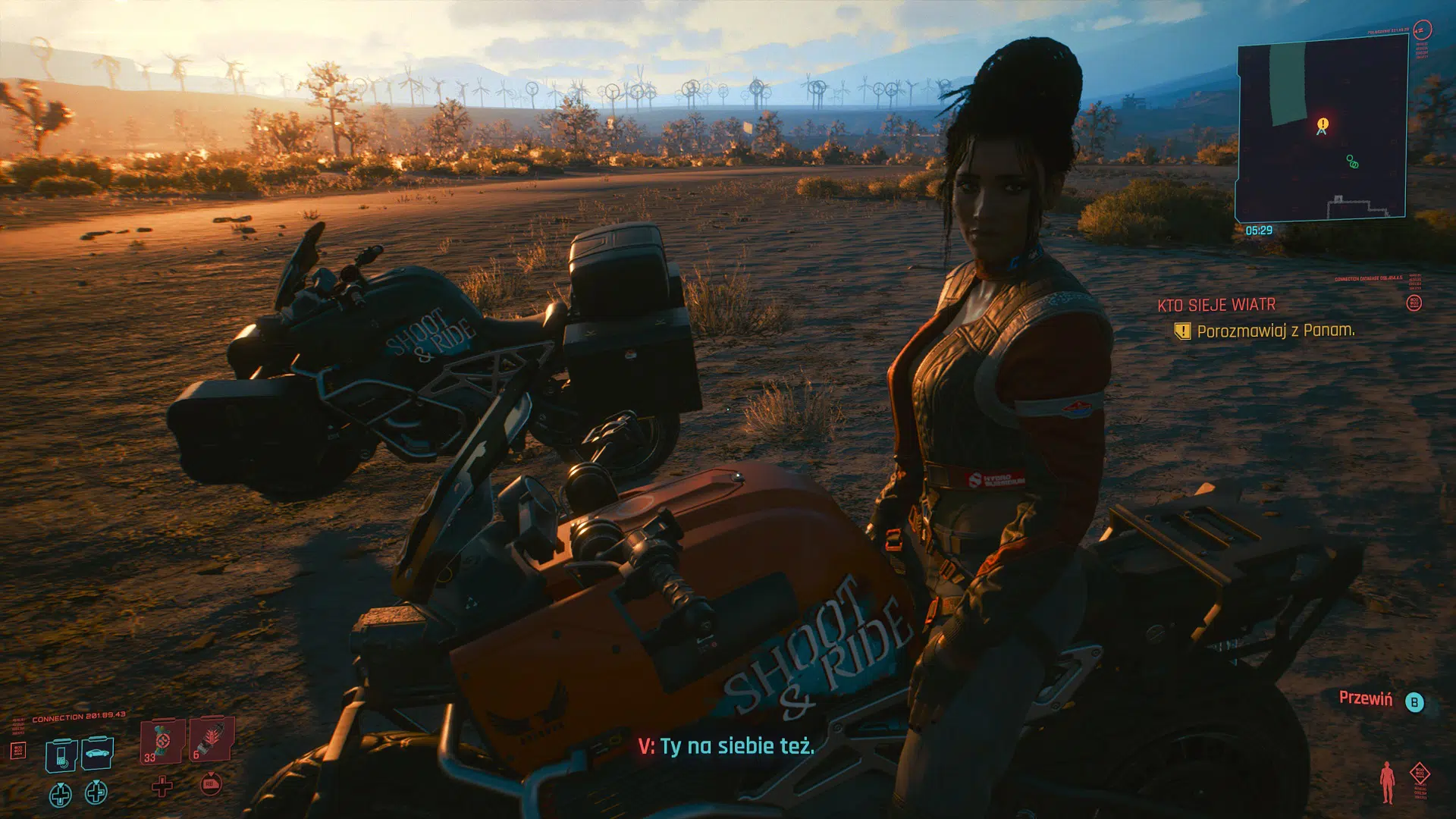Select the vehicle summon car icon
1456x819 pixels.
click(97, 753)
